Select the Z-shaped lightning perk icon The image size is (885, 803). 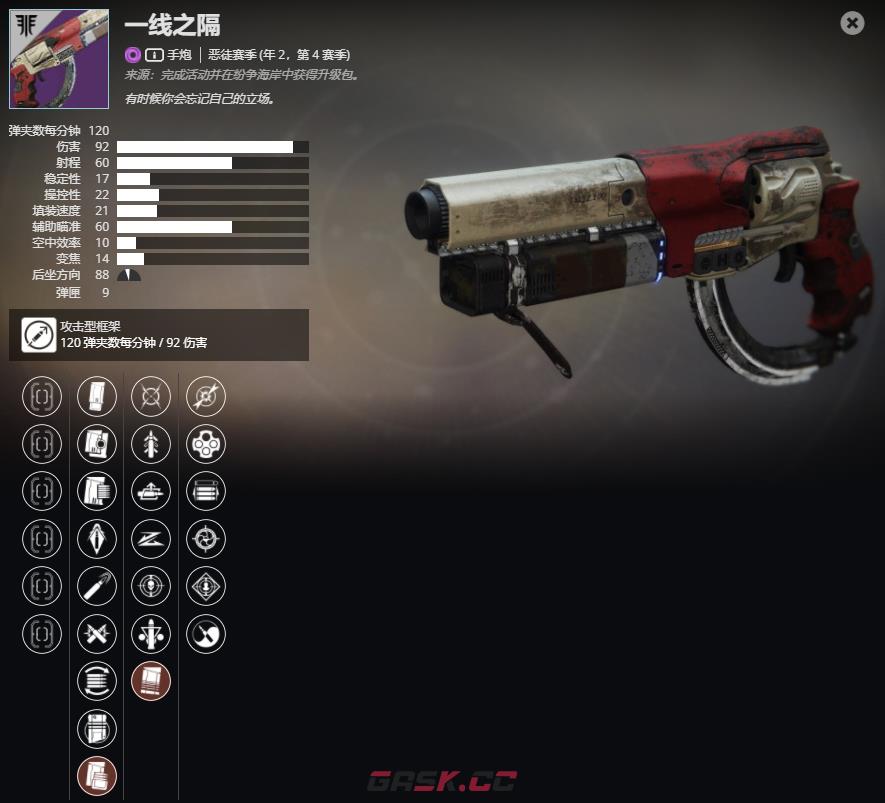(151, 539)
